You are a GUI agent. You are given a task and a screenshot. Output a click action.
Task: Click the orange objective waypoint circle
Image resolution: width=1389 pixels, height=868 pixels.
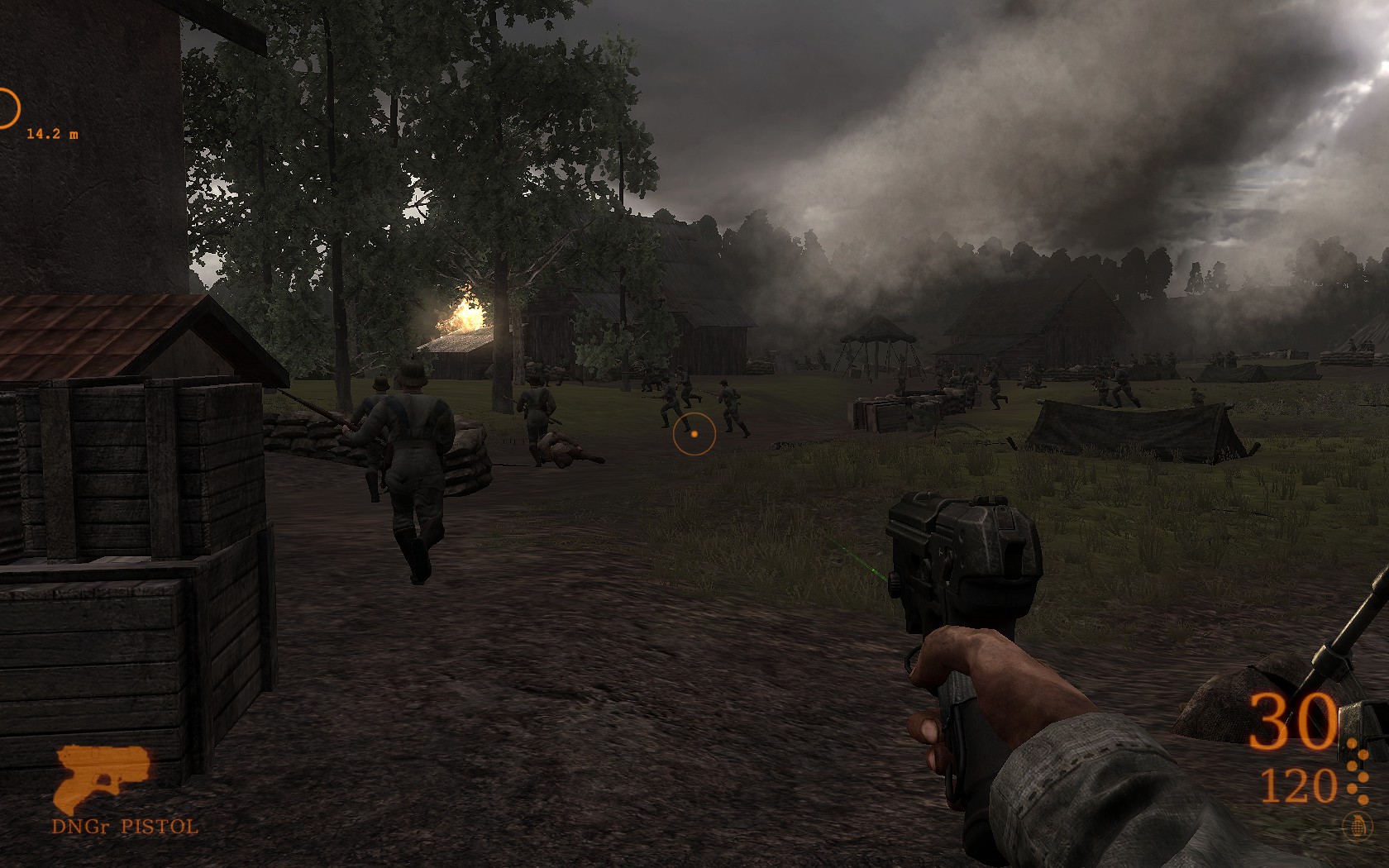7,108
